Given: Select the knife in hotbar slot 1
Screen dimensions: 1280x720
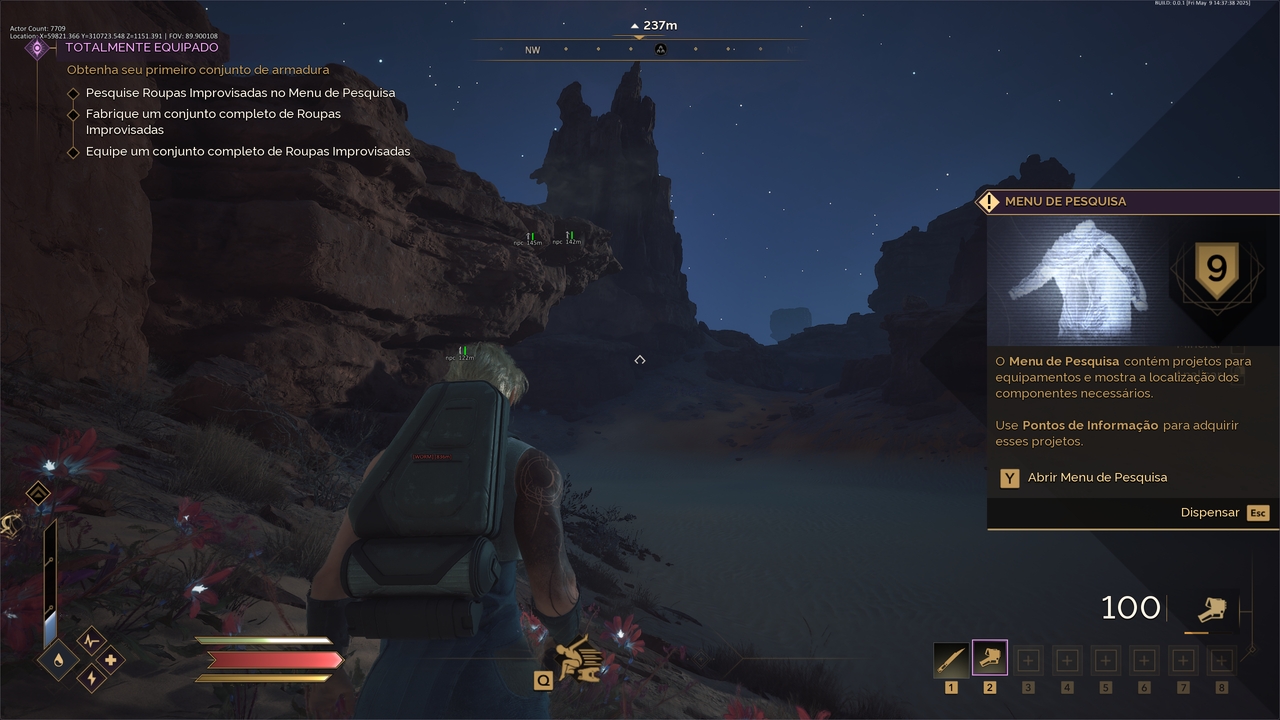Looking at the screenshot, I should point(949,660).
